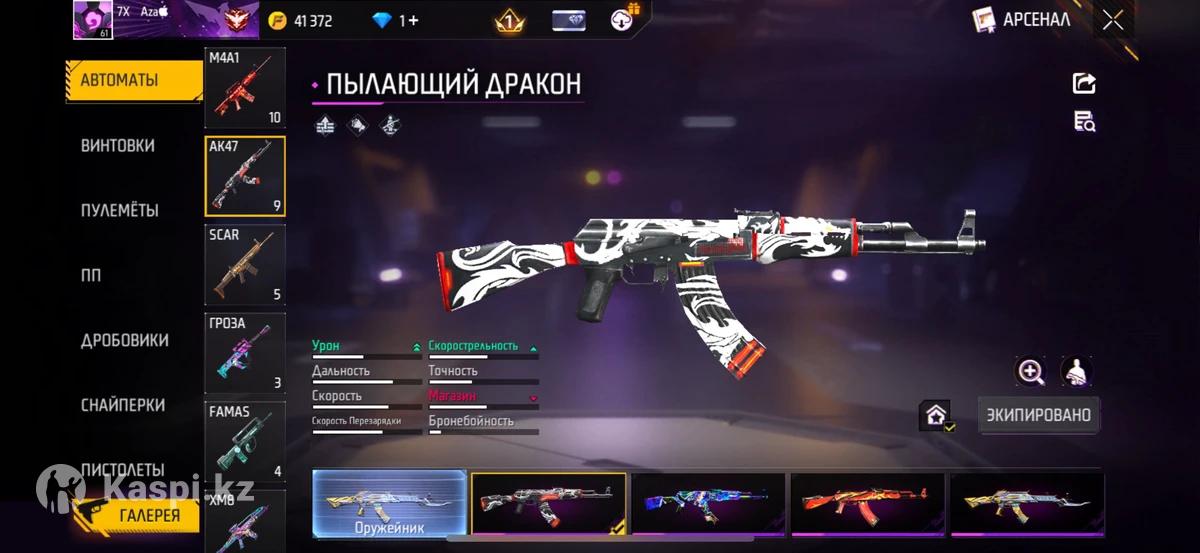The image size is (1200, 553).
Task: Click the Экипировано button
Action: click(x=1038, y=414)
